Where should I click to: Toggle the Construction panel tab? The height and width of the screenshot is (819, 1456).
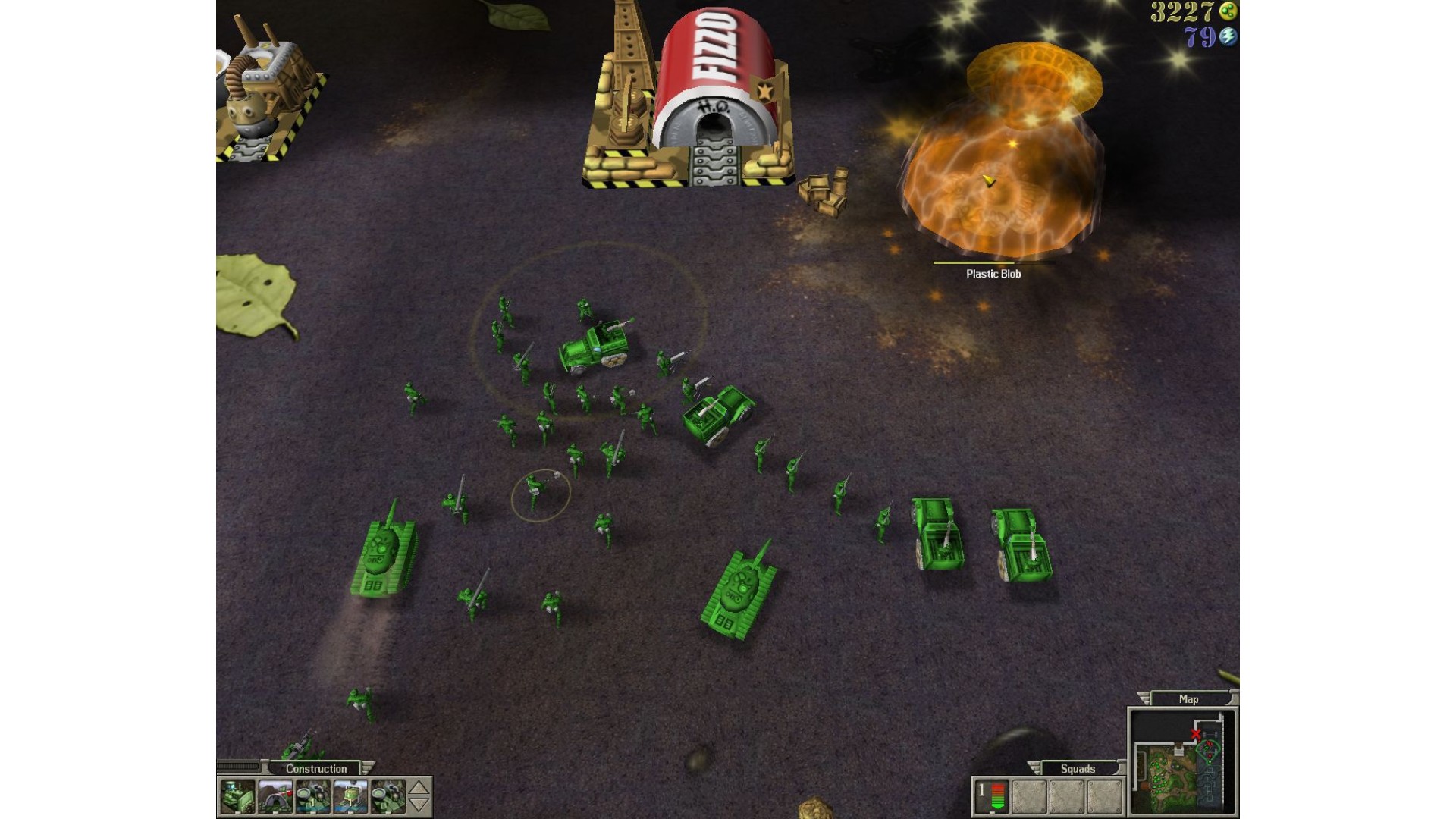(x=316, y=768)
